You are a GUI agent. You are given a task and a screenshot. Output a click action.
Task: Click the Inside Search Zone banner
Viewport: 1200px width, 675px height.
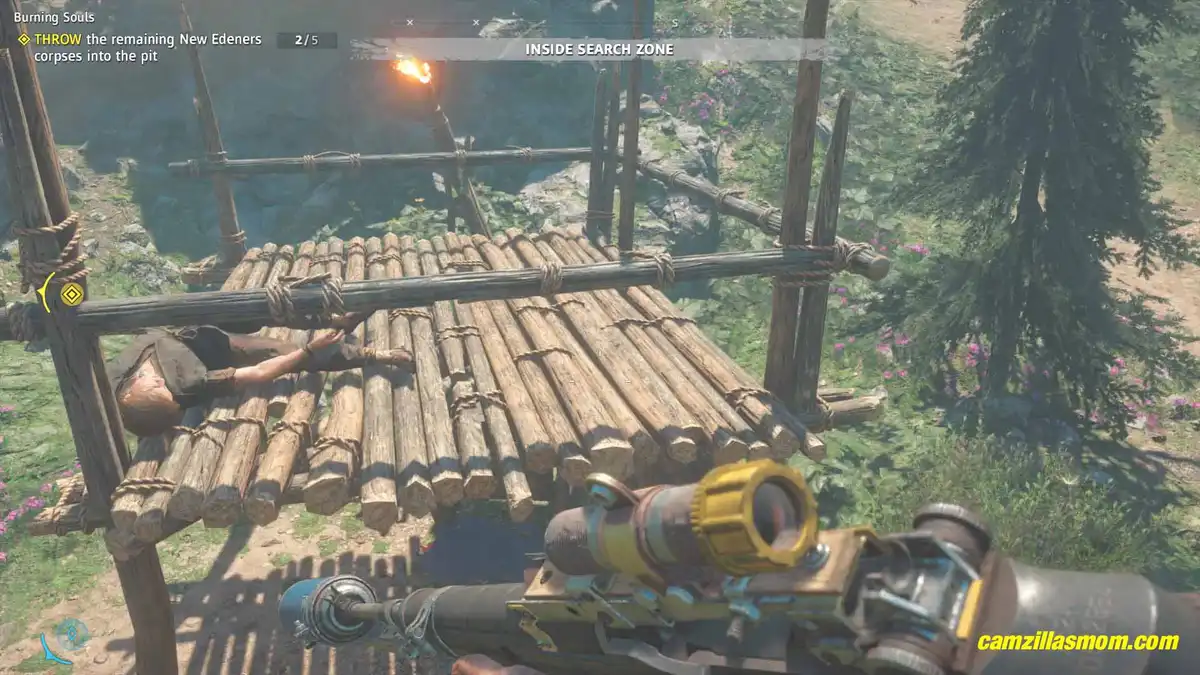click(599, 49)
